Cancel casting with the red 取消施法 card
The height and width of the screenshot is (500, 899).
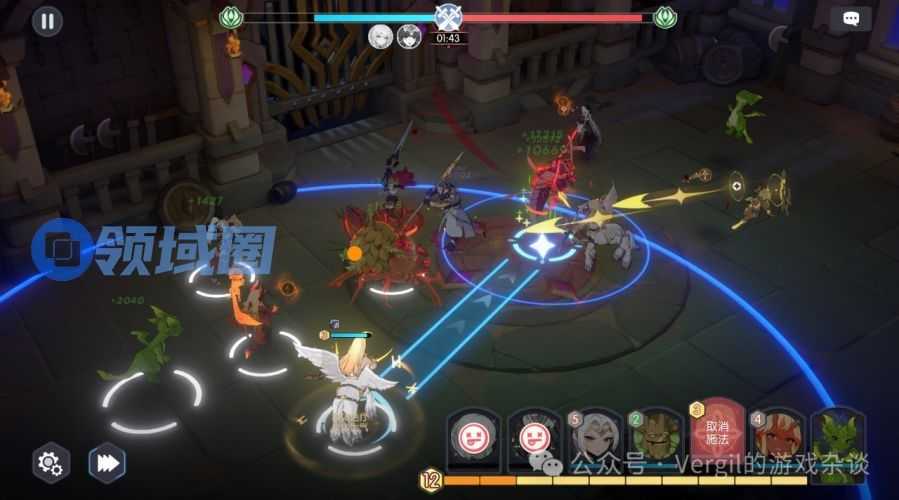(717, 431)
